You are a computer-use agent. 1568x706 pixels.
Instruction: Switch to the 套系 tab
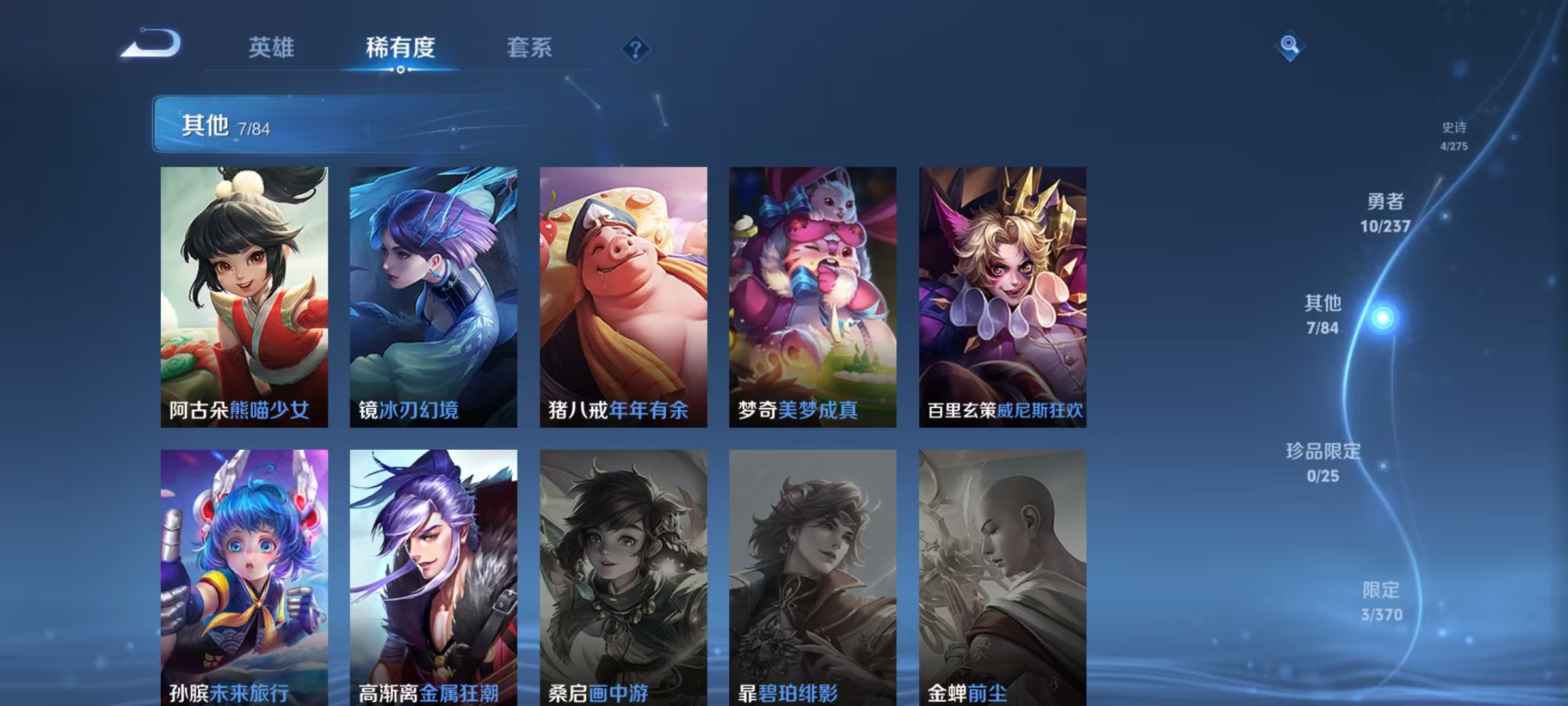(x=530, y=48)
